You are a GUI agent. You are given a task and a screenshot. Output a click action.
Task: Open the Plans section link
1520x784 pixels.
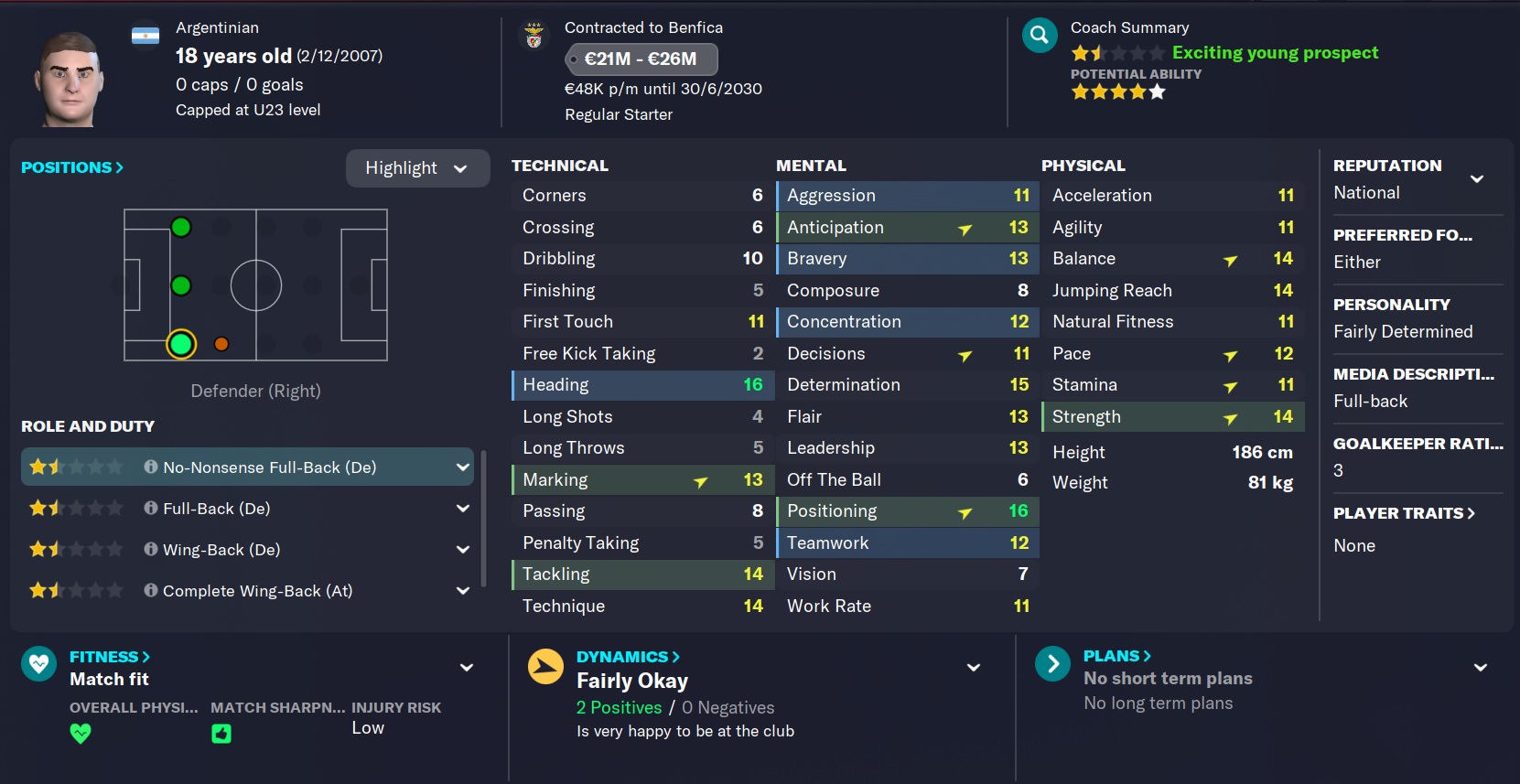click(x=1116, y=656)
